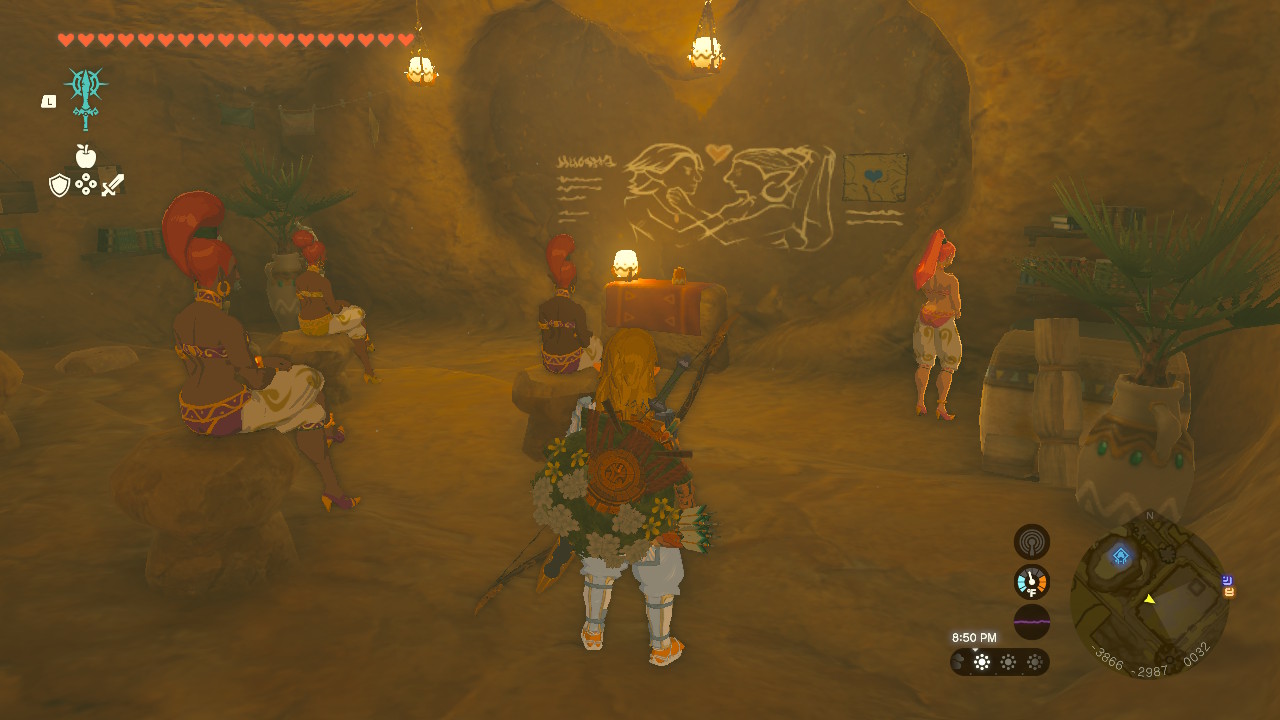The image size is (1280, 720).
Task: Click the rightmost dim sun forecast icon
Action: coord(1034,660)
